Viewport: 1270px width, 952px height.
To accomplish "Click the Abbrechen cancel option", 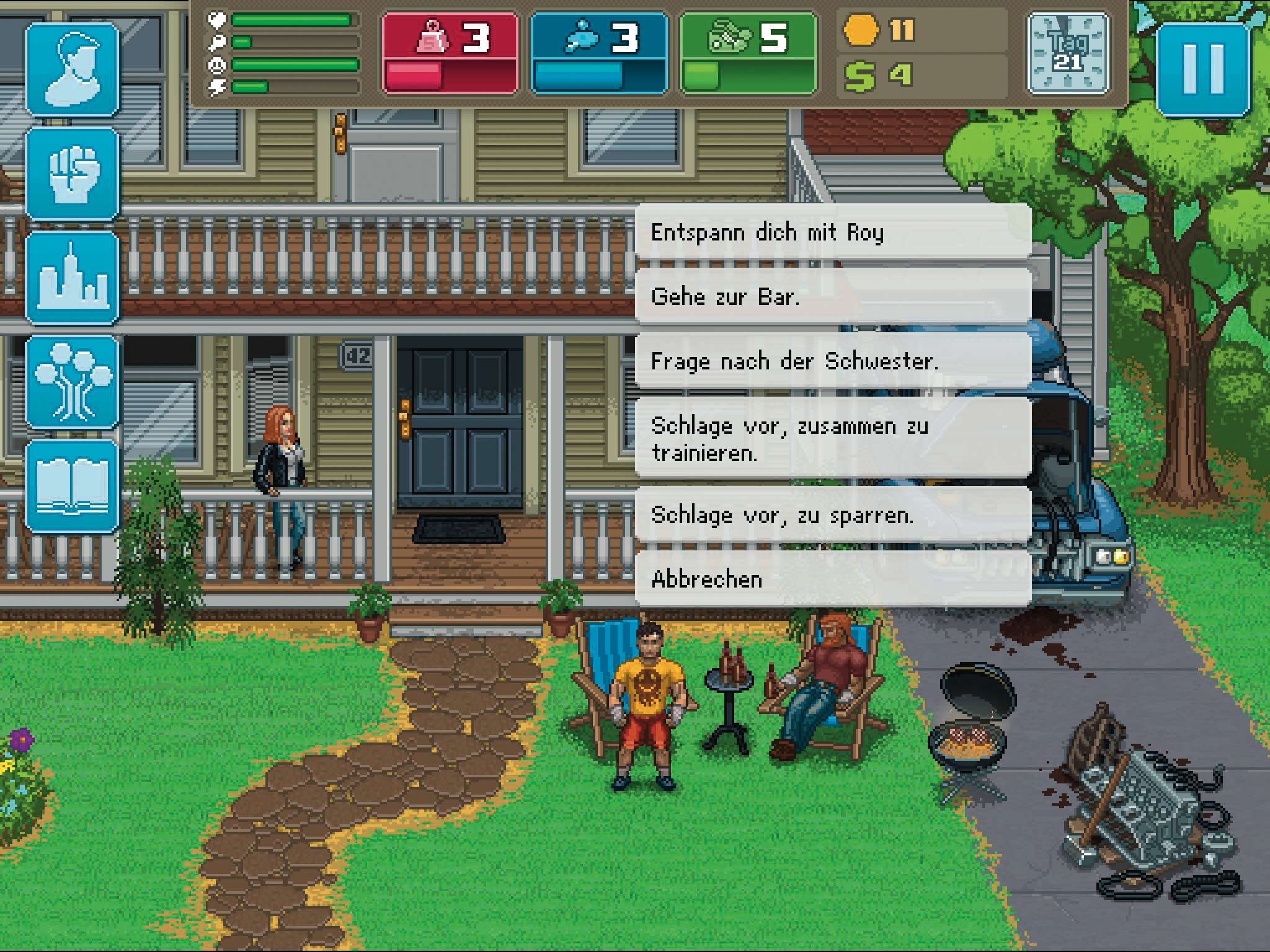I will pyautogui.click(x=832, y=580).
